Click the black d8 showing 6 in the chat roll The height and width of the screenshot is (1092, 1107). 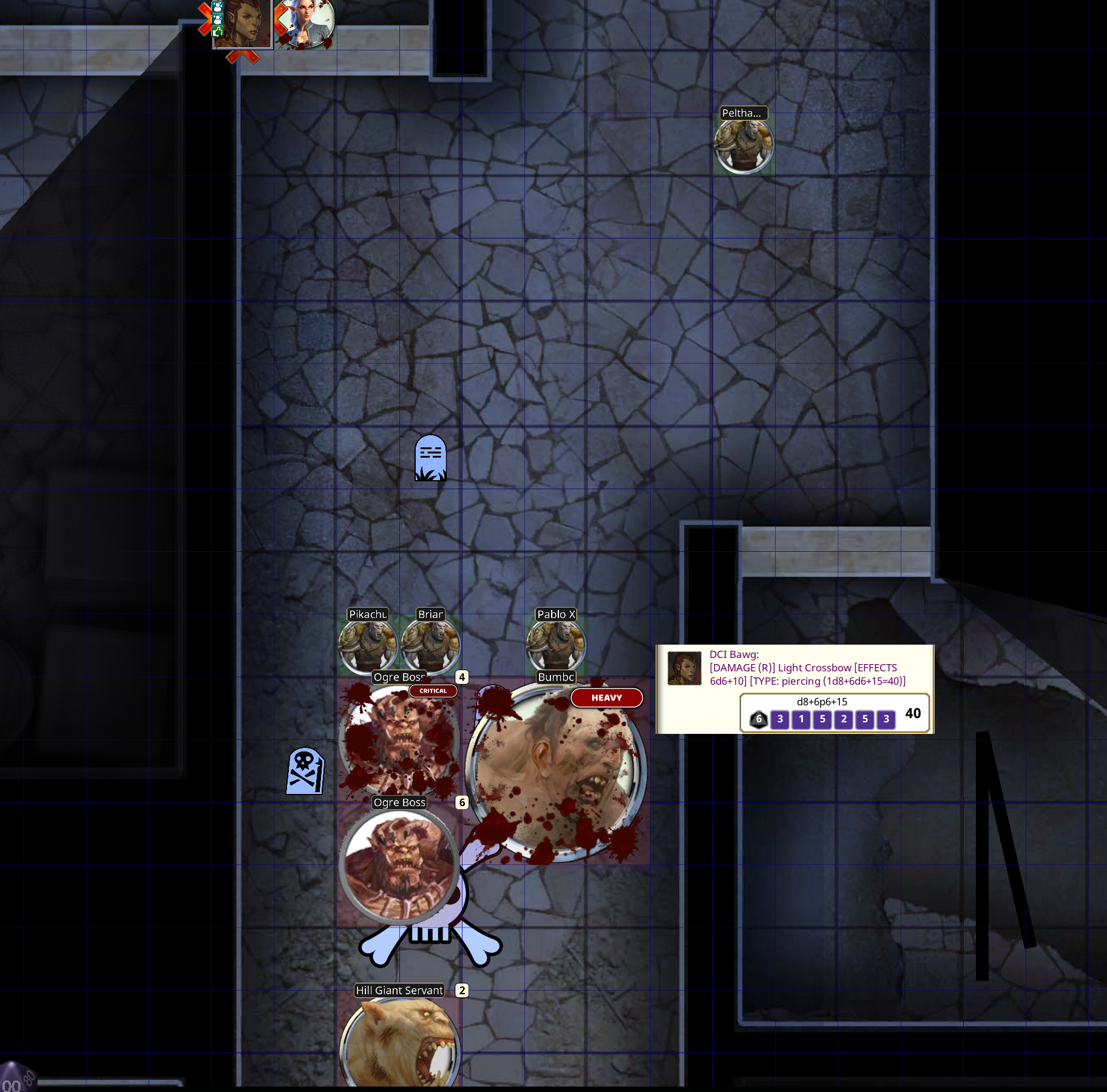(x=759, y=719)
